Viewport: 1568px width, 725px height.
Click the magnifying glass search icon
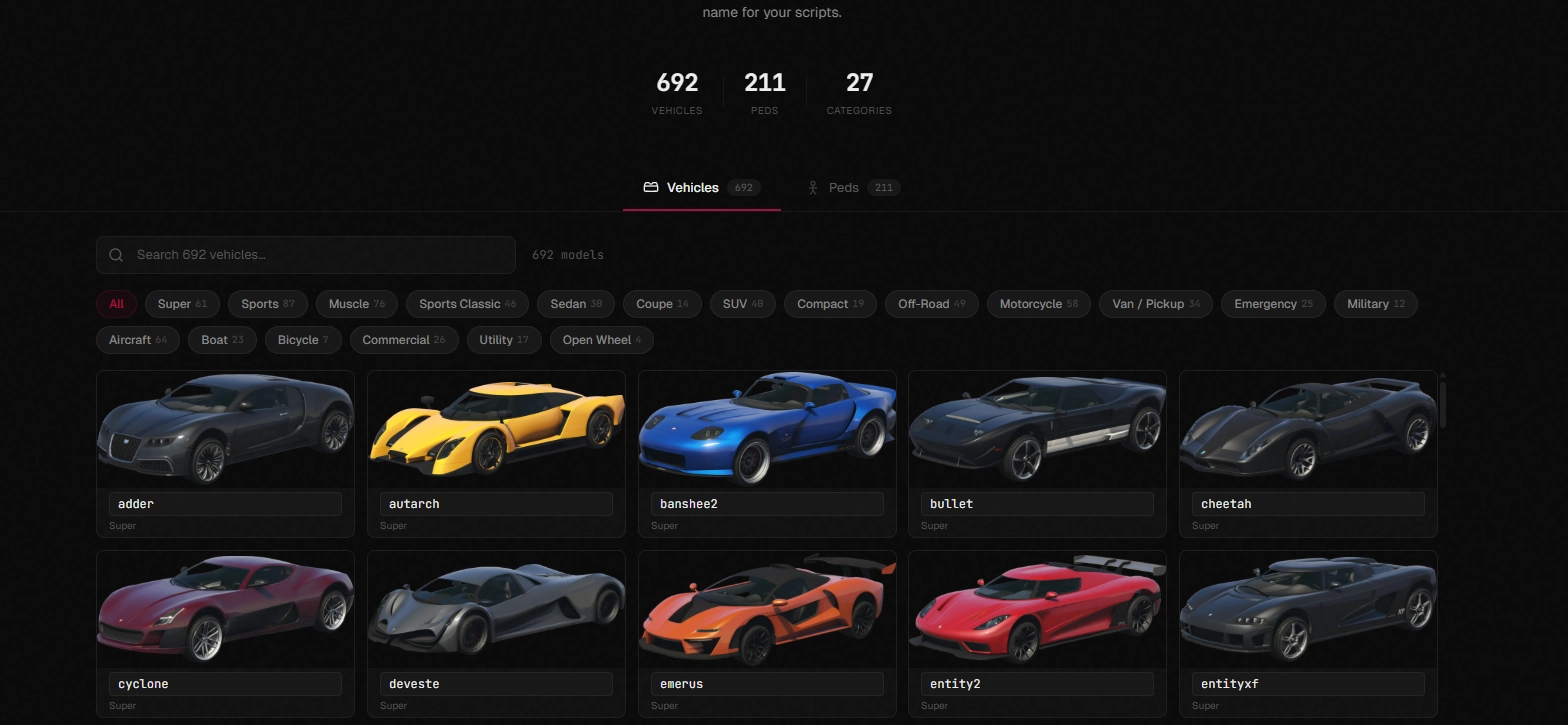point(115,254)
